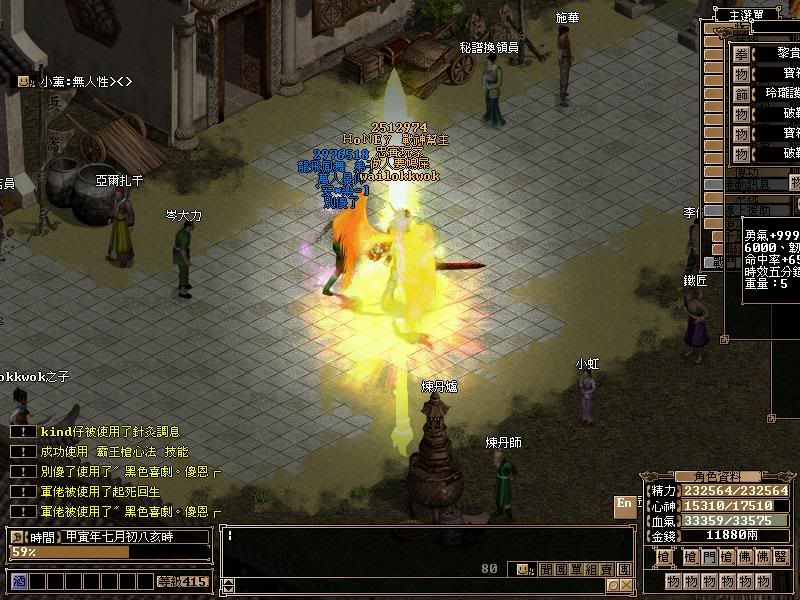Select the 拳 fist equipment slot

pos(741,54)
